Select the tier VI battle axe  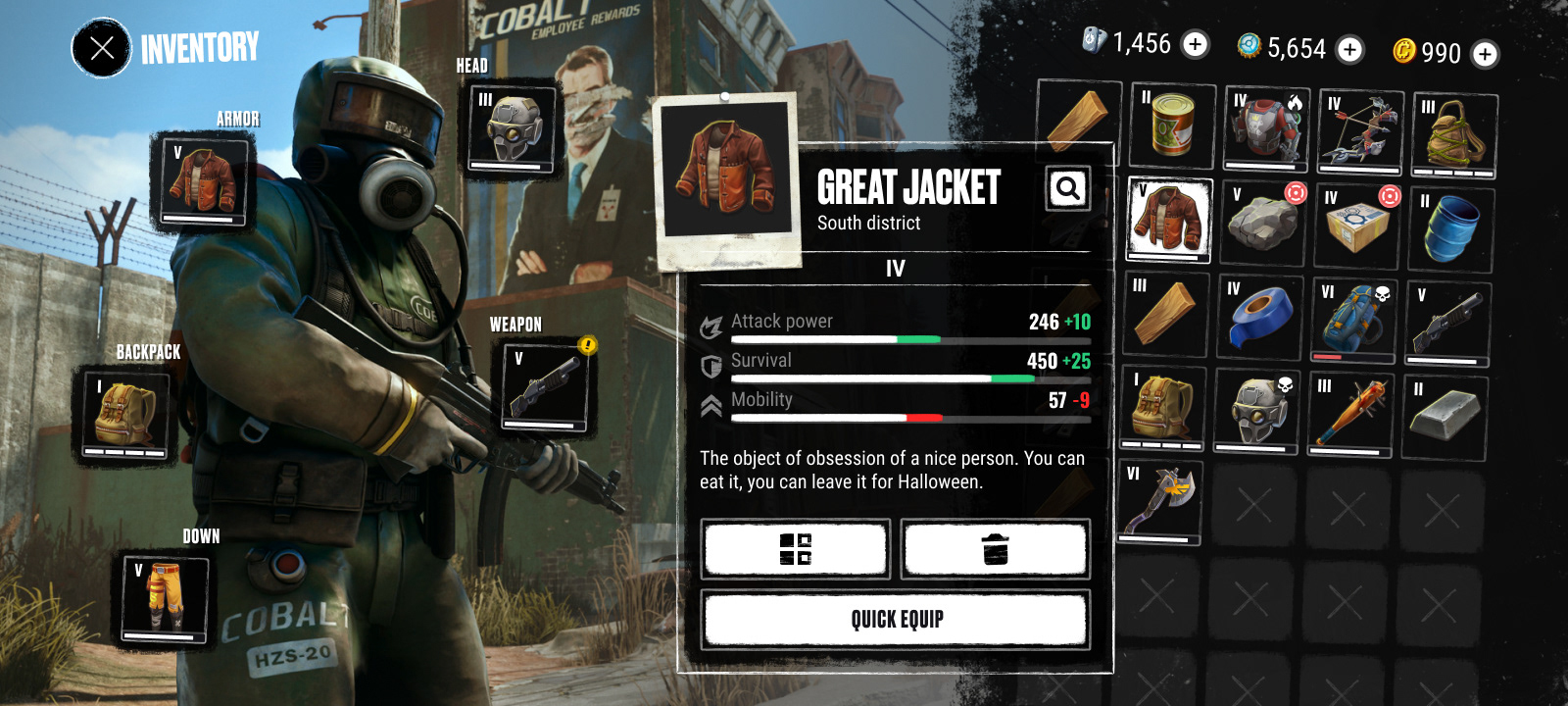(x=1160, y=502)
